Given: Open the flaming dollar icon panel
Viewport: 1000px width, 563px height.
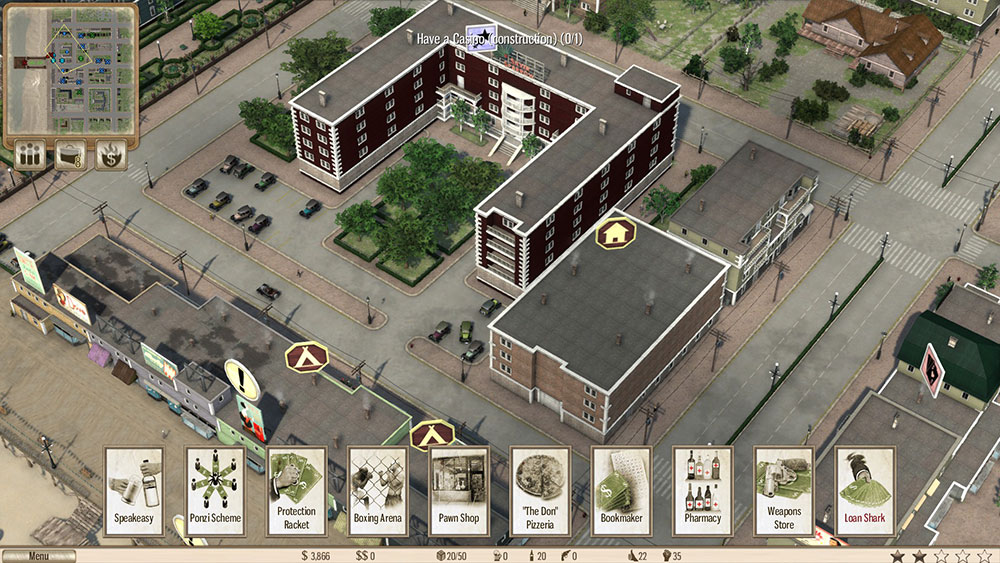Looking at the screenshot, I should coord(111,155).
